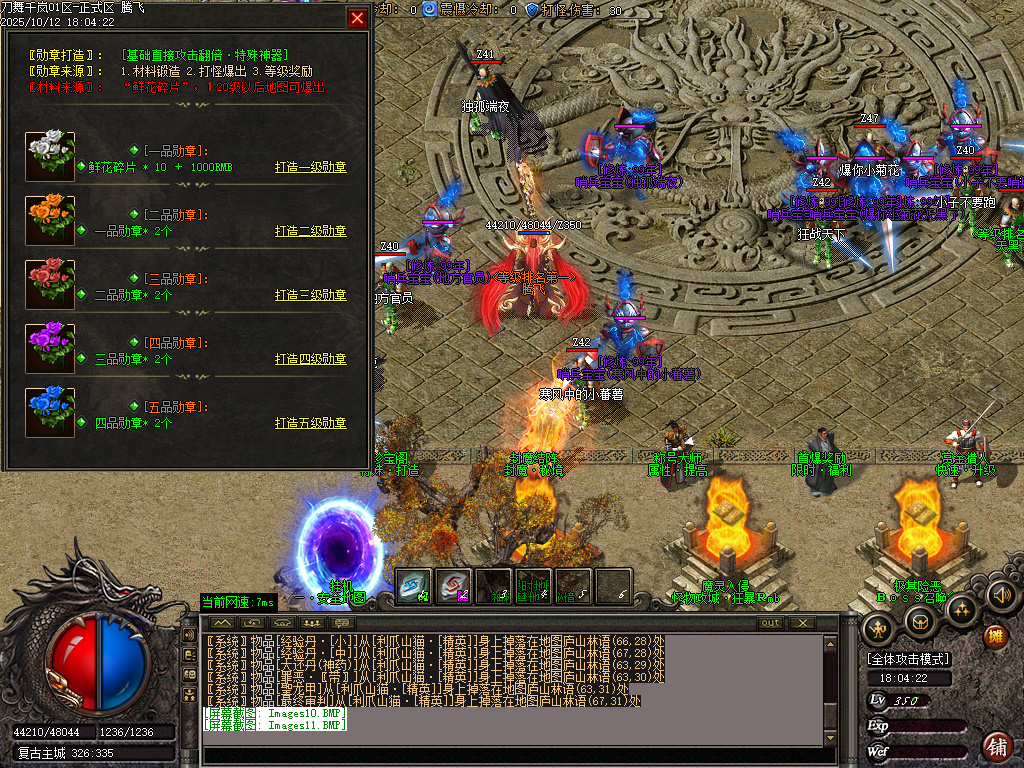Select the red flower medal icon
Screen dimensions: 1024x768
tap(50, 284)
